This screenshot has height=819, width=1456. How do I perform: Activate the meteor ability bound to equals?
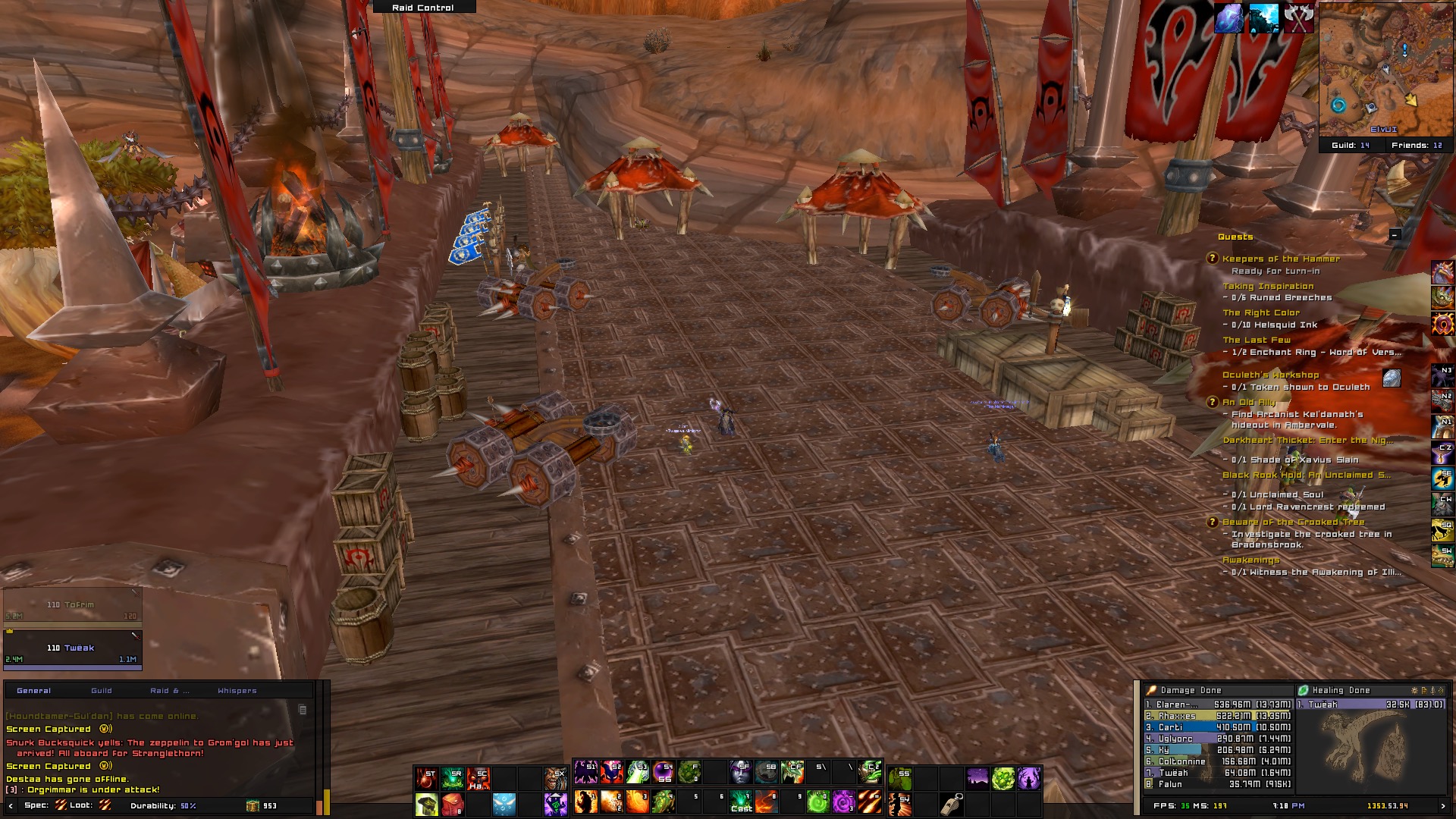pos(868,802)
